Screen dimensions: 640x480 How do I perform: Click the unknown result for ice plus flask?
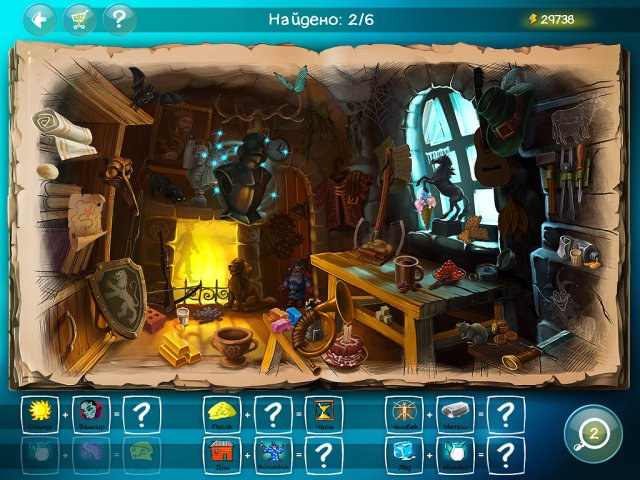tap(505, 454)
